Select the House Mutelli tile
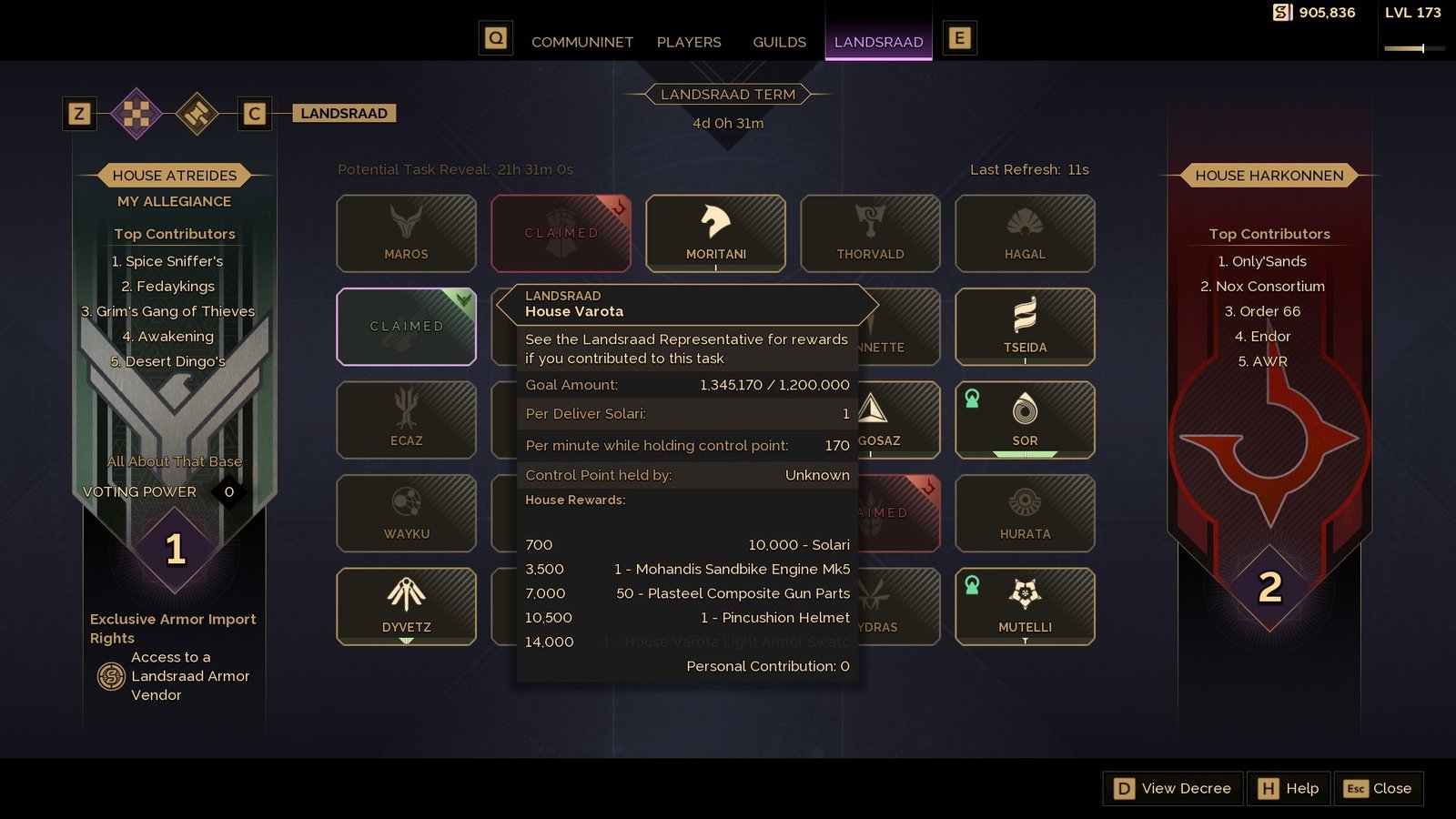The height and width of the screenshot is (819, 1456). pyautogui.click(x=1025, y=606)
